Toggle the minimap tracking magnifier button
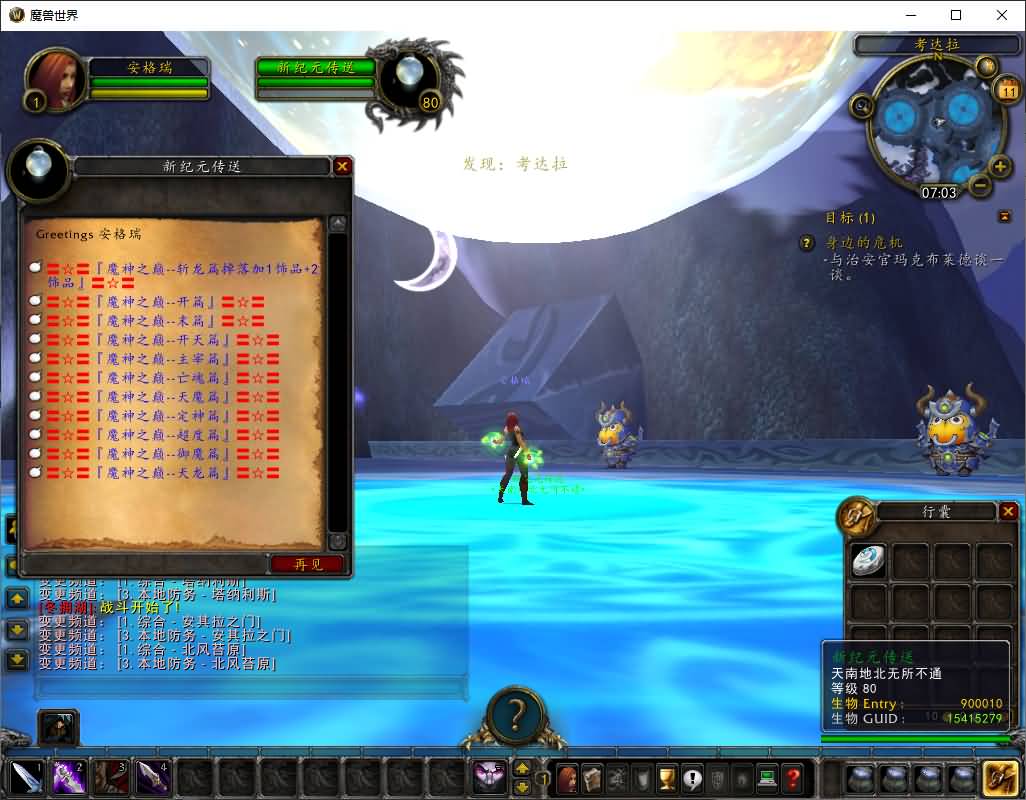The image size is (1026, 800). click(861, 104)
